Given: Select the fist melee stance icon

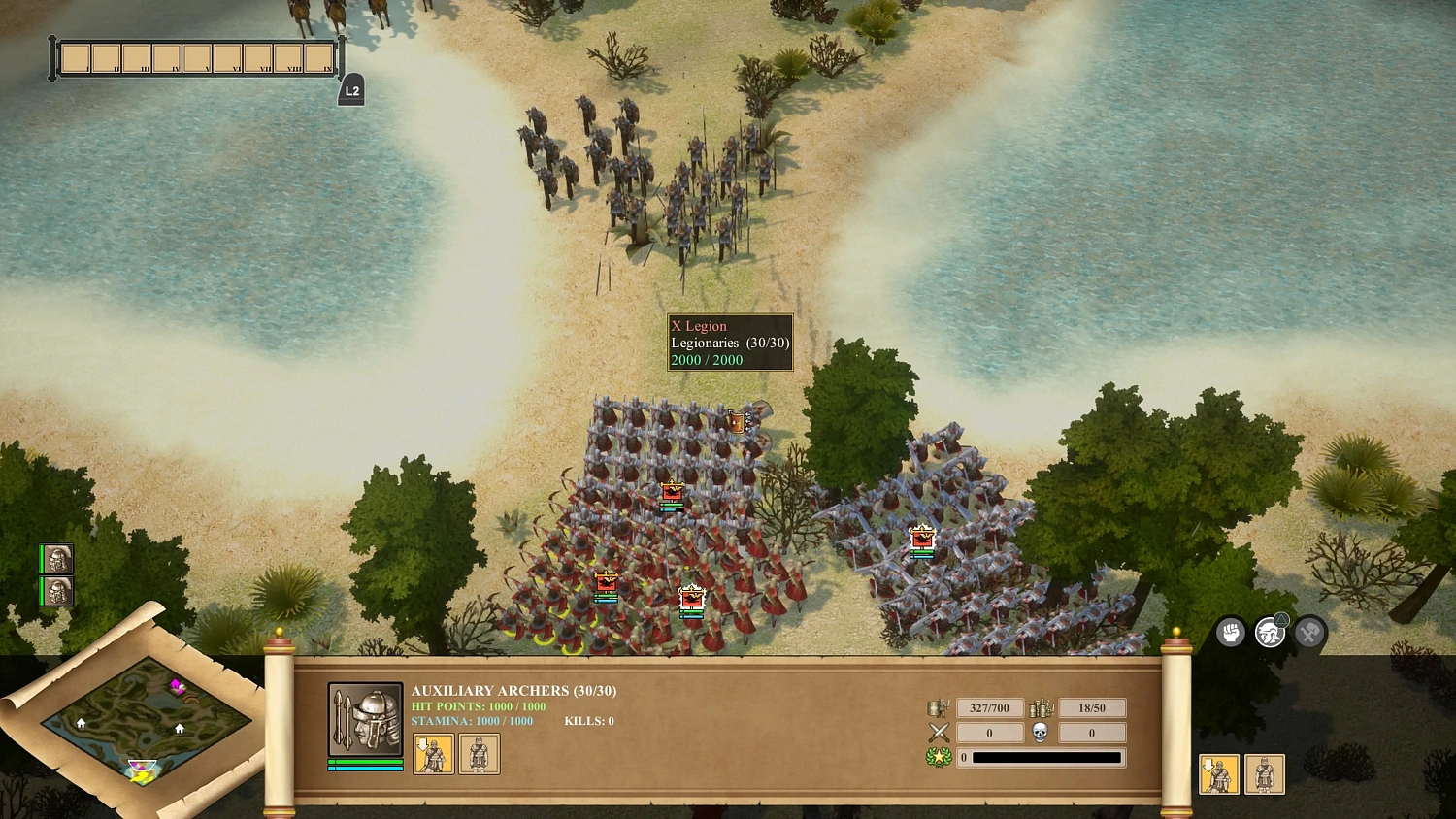Looking at the screenshot, I should (x=1230, y=633).
